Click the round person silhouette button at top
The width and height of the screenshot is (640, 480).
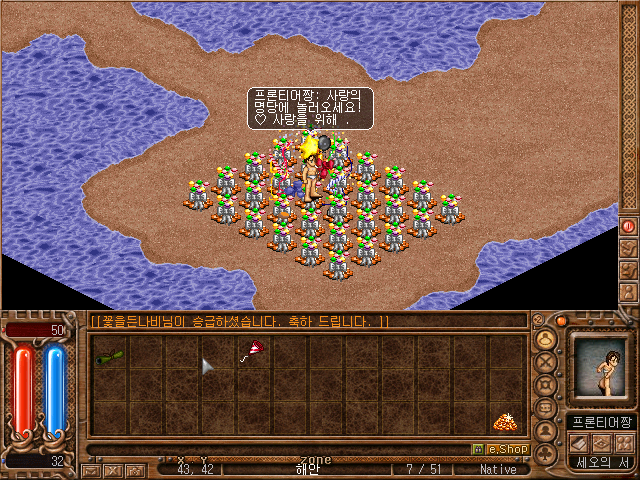(x=546, y=338)
